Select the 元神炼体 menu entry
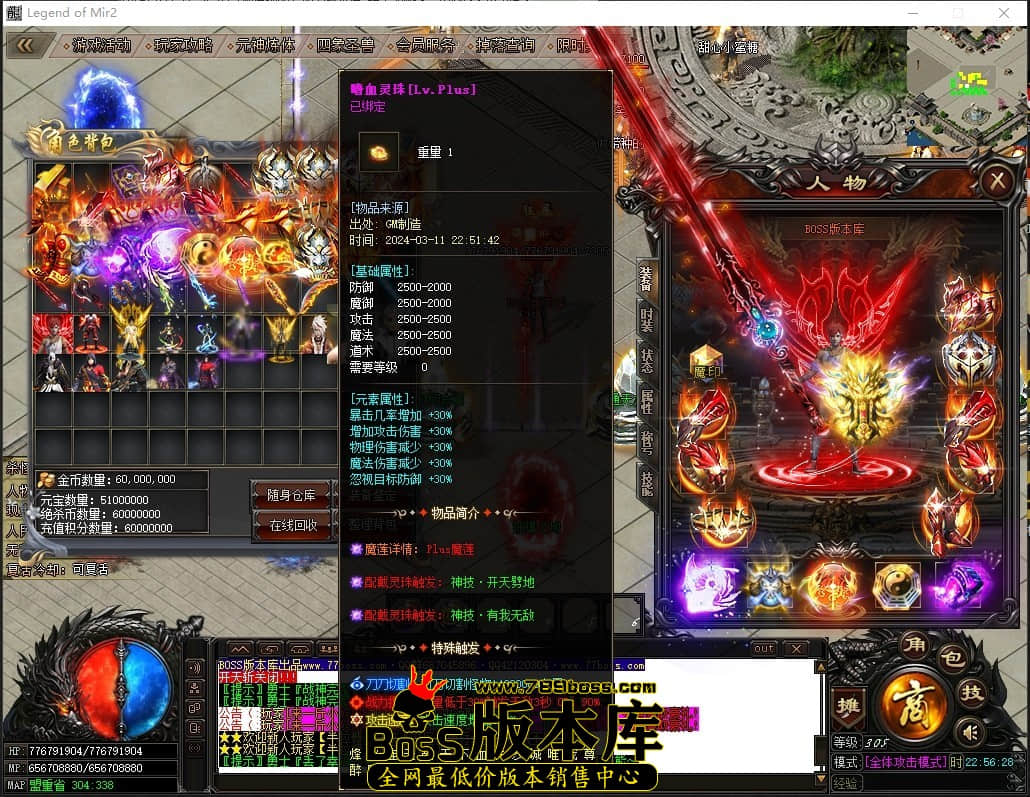Image resolution: width=1030 pixels, height=797 pixels. tap(265, 45)
